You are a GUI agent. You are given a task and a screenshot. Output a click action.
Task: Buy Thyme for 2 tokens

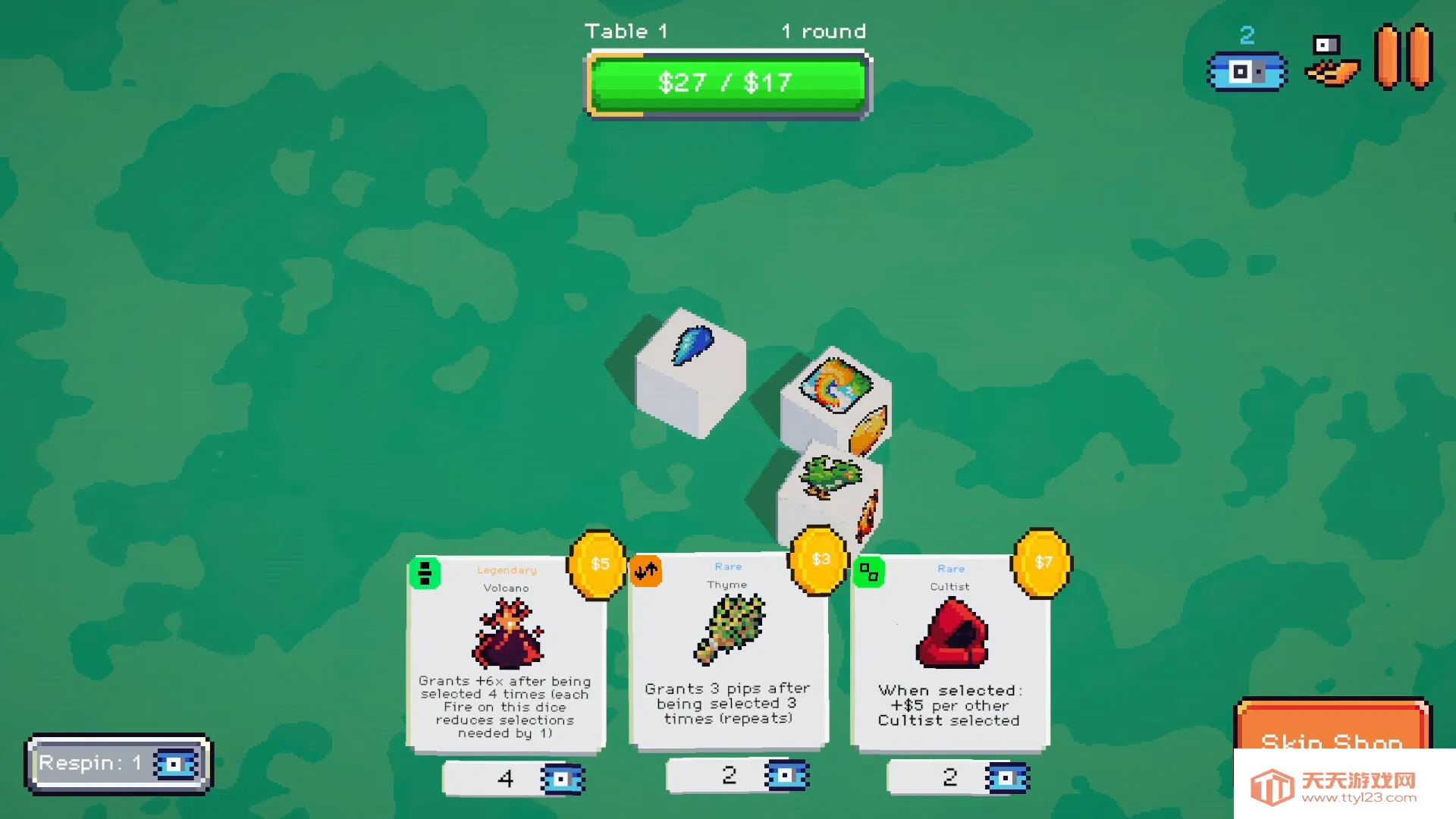pos(737,776)
